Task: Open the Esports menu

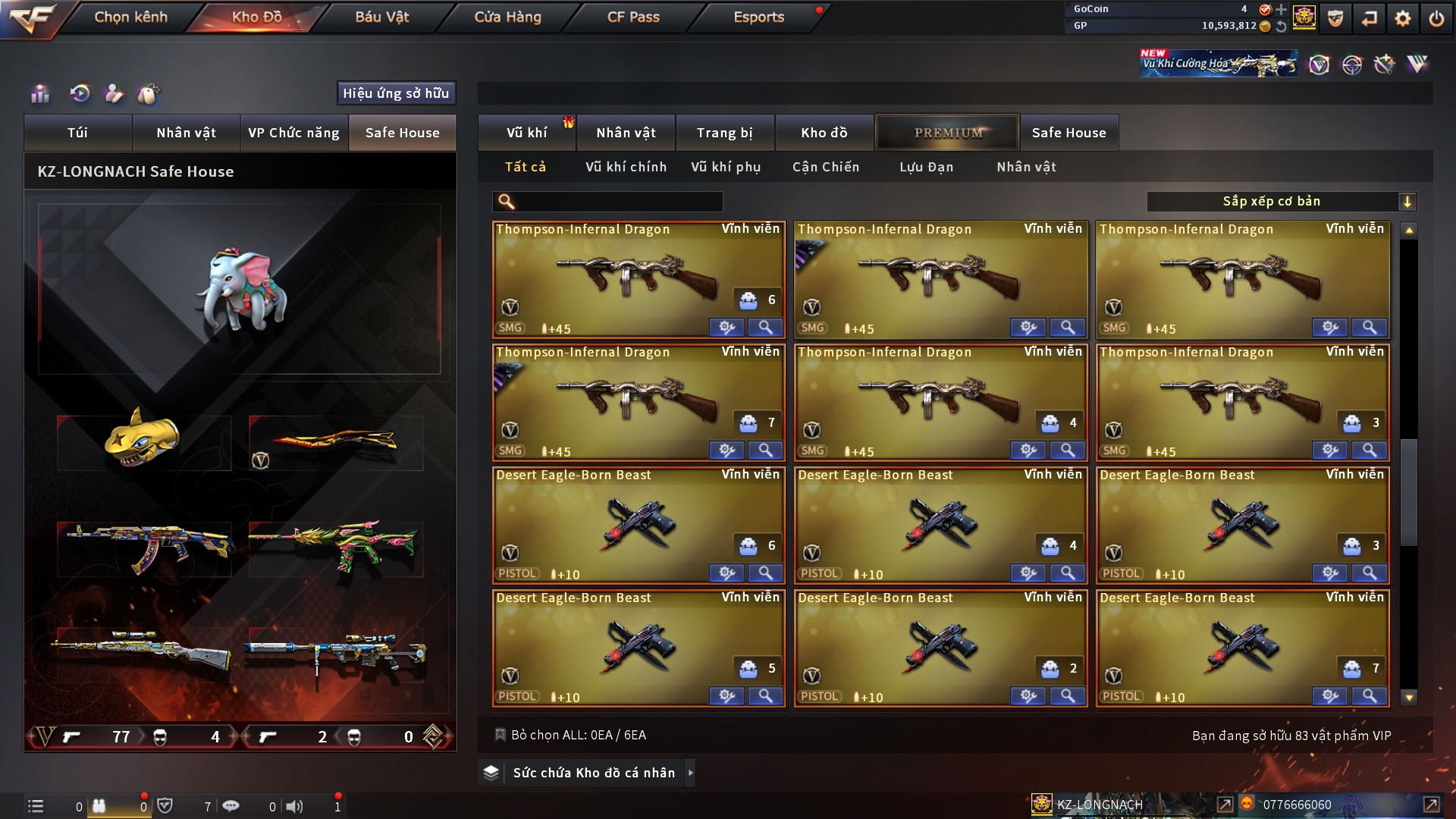Action: click(758, 17)
